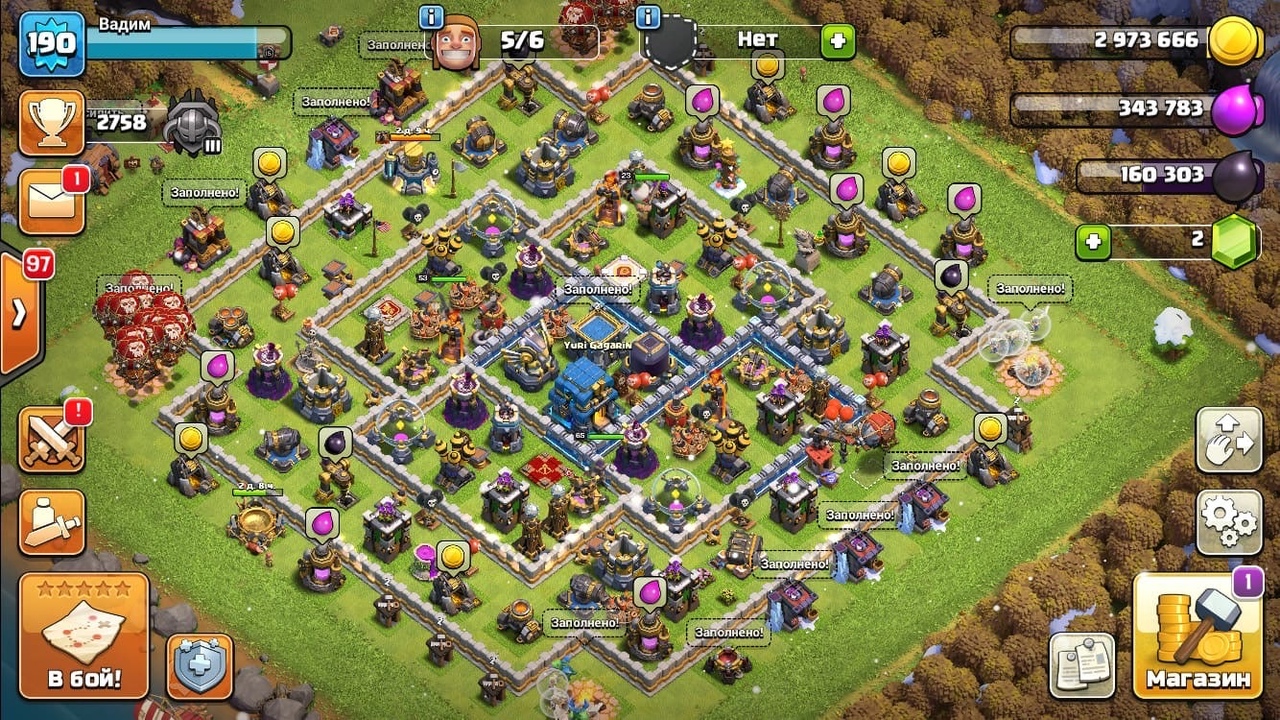The width and height of the screenshot is (1280, 720).
Task: Open the Магазин shop
Action: click(x=1198, y=636)
